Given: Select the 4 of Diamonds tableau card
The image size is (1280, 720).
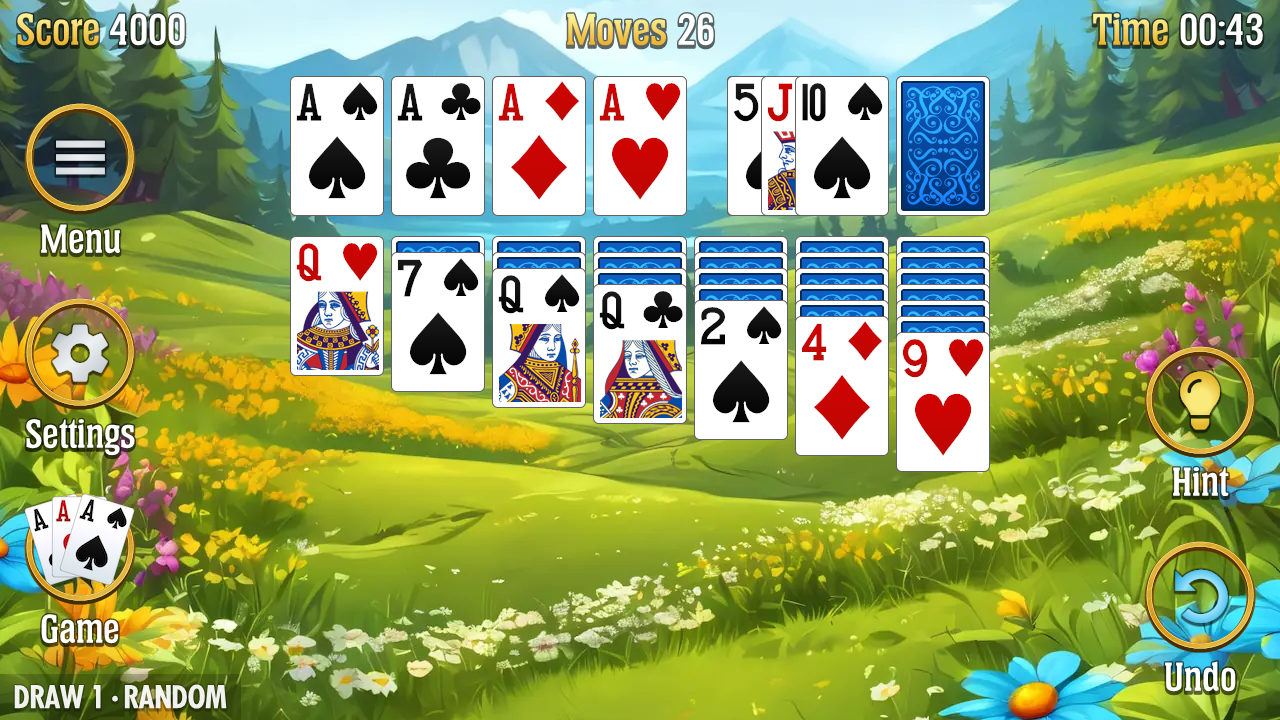Looking at the screenshot, I should tap(841, 390).
